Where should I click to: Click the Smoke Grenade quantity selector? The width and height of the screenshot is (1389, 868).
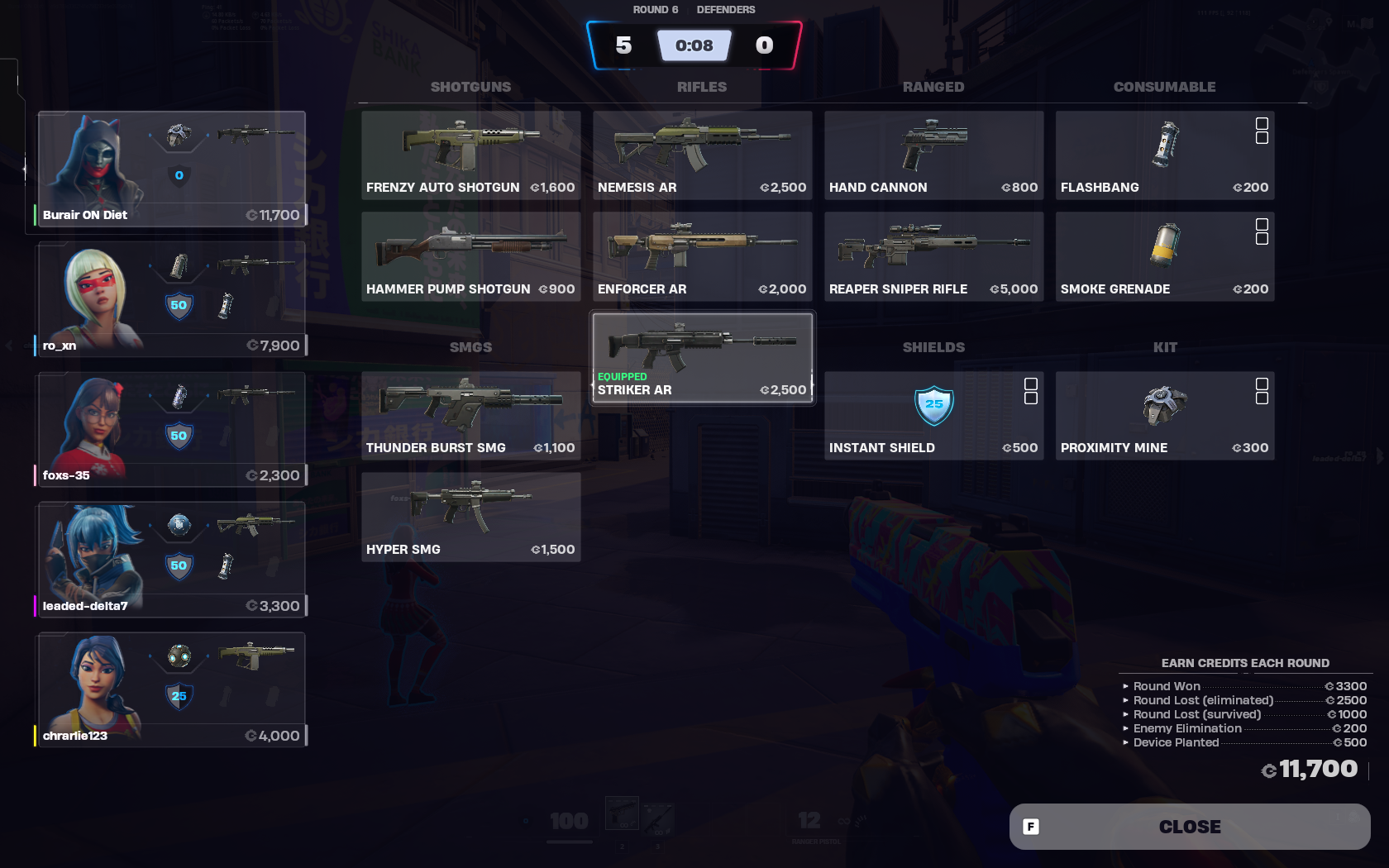1261,231
